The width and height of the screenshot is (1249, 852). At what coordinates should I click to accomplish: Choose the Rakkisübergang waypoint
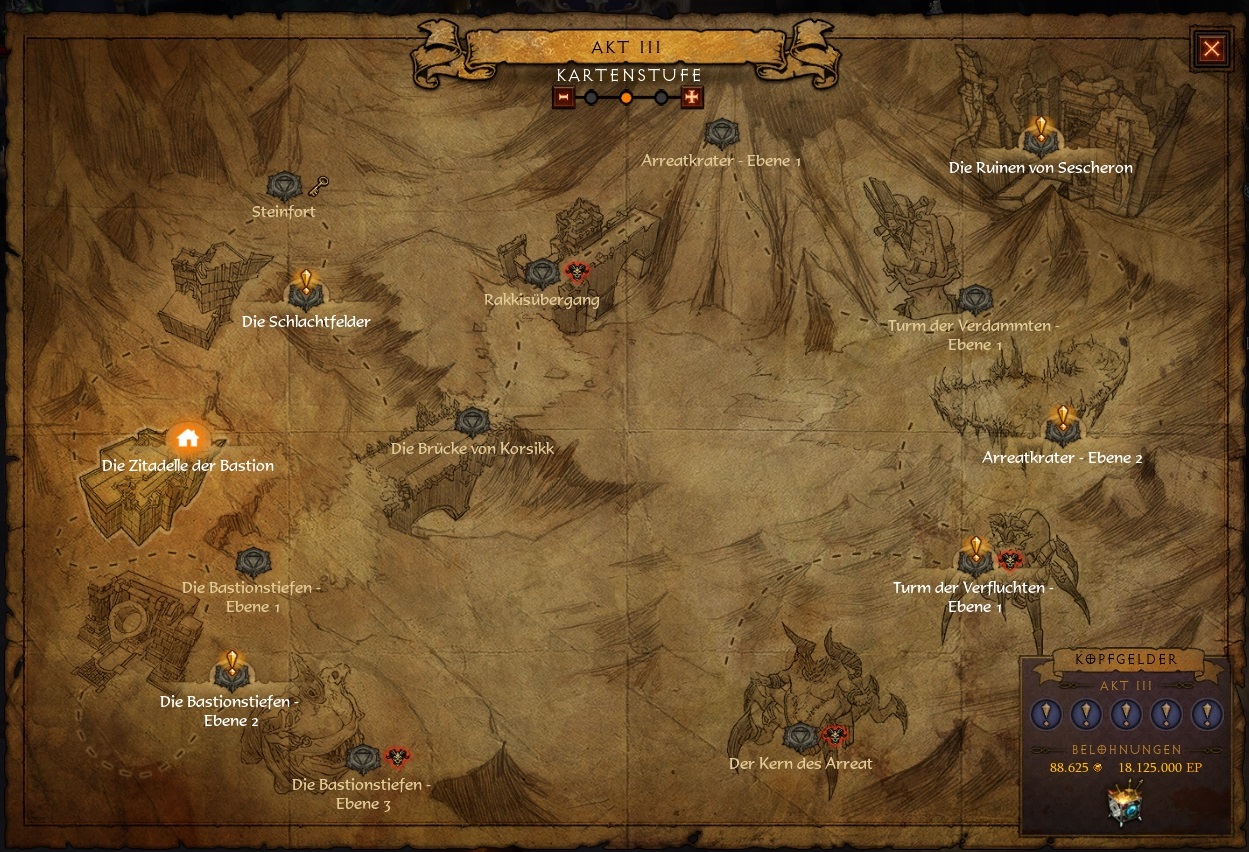[x=541, y=272]
